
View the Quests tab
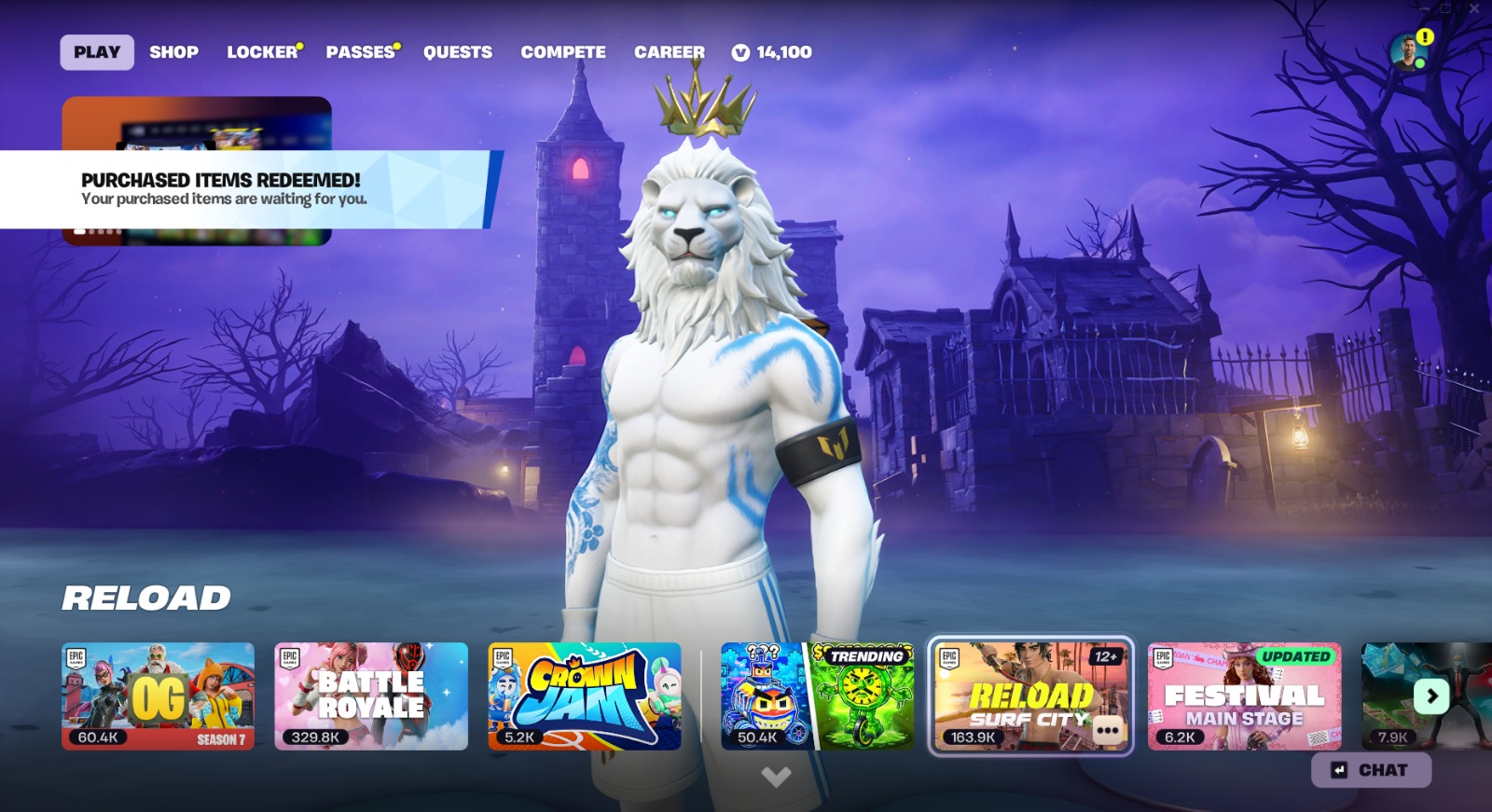pos(458,52)
